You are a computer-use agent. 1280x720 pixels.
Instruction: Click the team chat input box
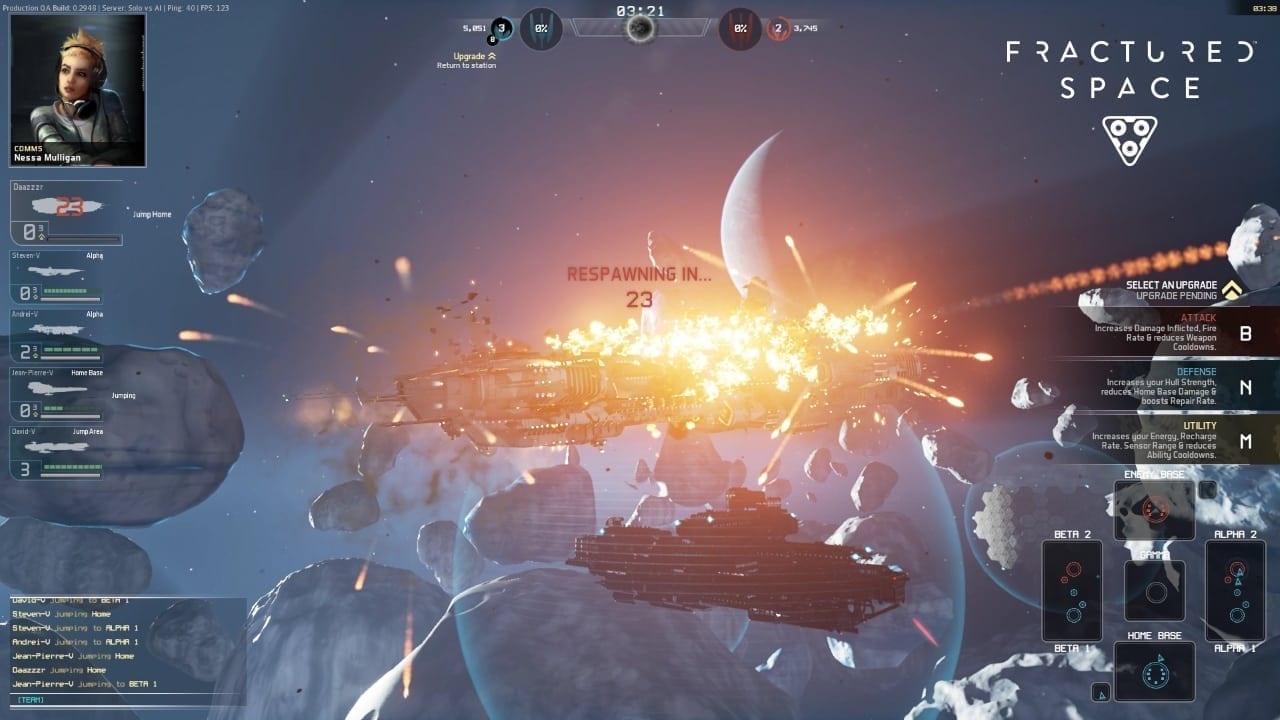128,700
